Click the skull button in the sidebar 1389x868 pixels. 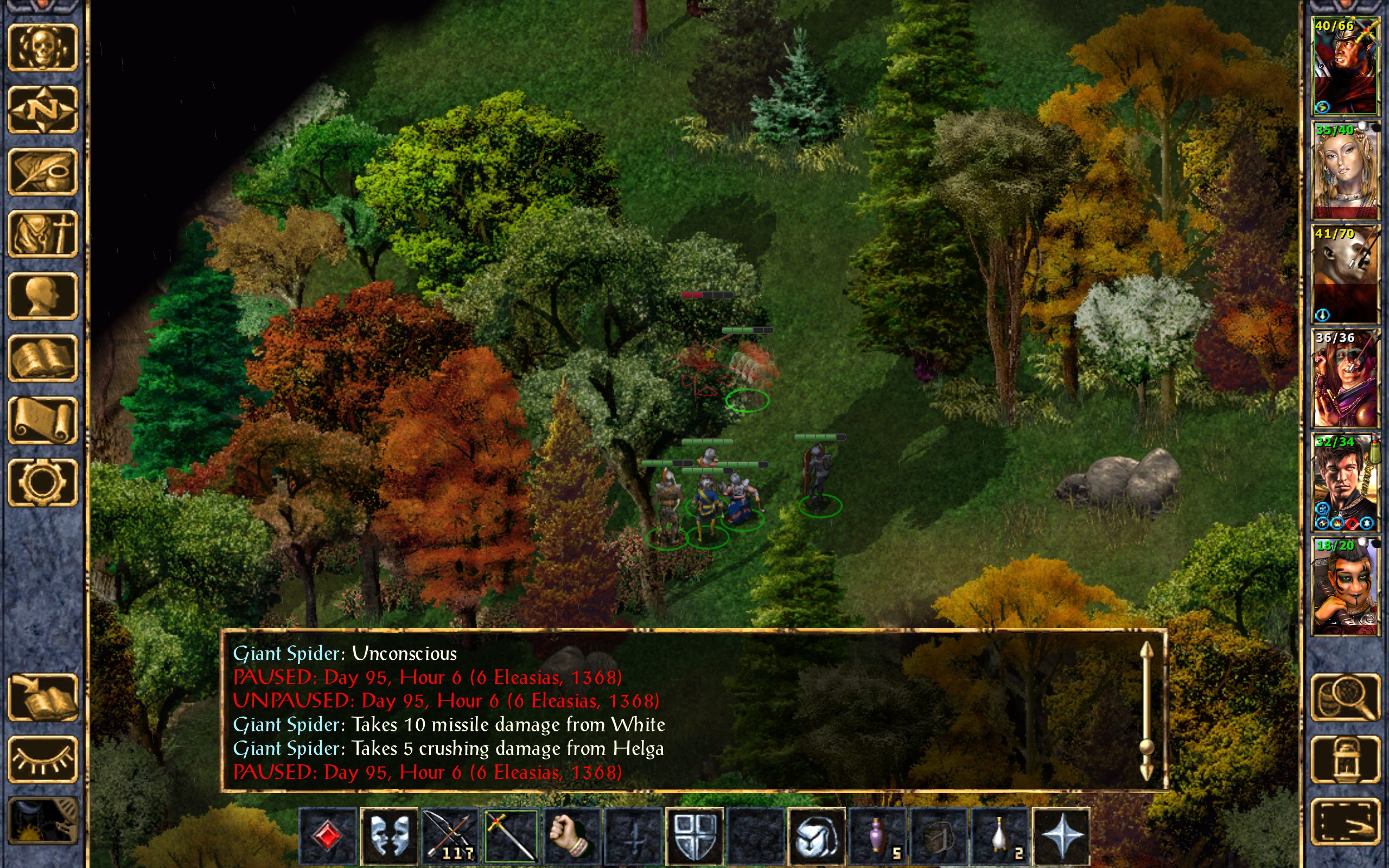[42, 48]
